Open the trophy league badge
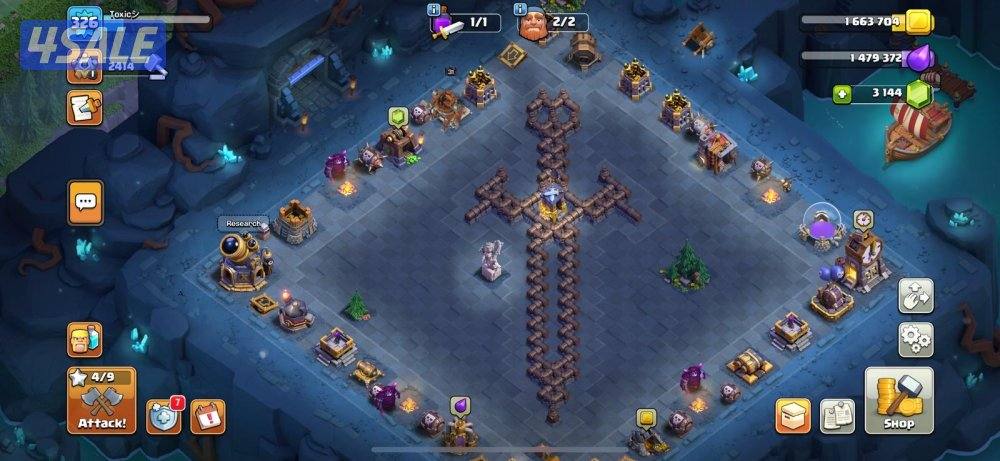1000x461 pixels. coord(85,66)
